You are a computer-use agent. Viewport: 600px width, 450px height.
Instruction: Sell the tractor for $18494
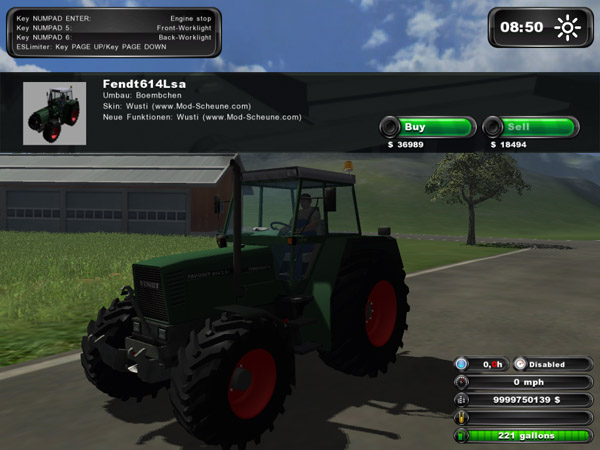click(530, 127)
